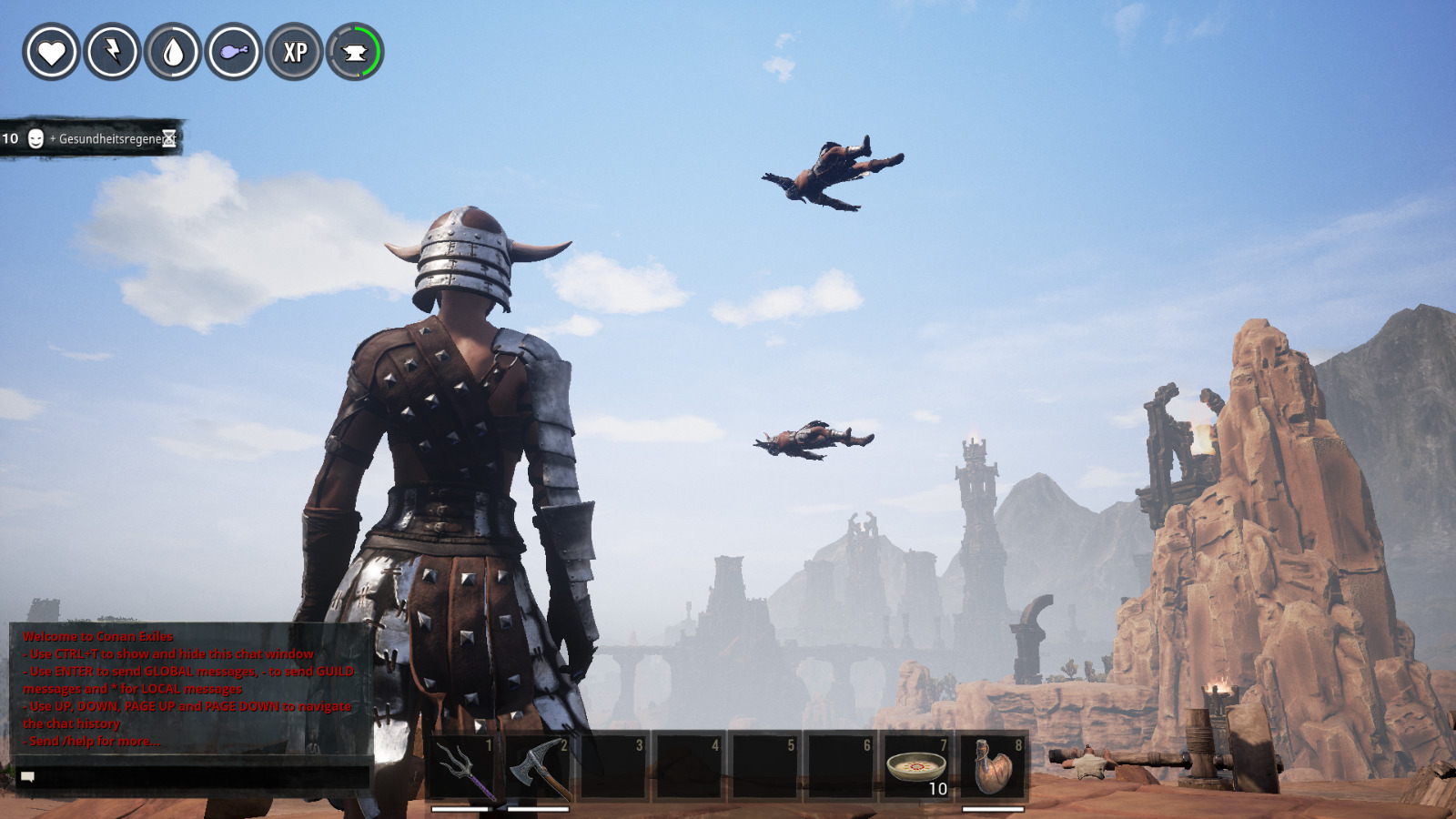Open the XP experience indicator
The image size is (1456, 819).
(295, 52)
